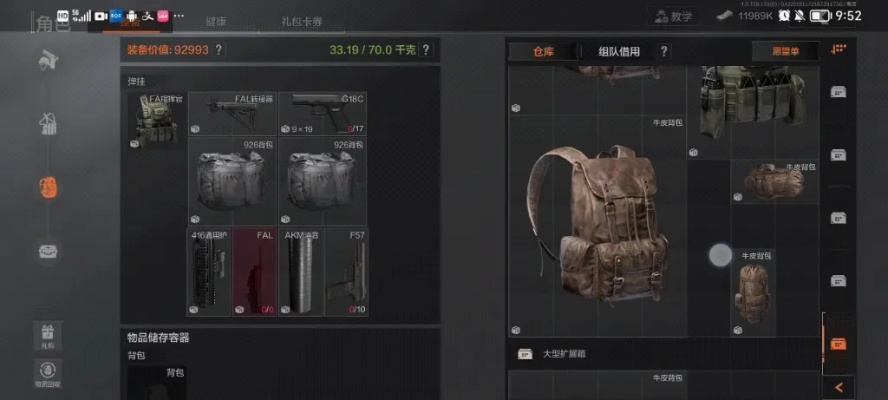Select the 416 handguard item
Image resolution: width=888 pixels, height=400 pixels.
(x=210, y=271)
